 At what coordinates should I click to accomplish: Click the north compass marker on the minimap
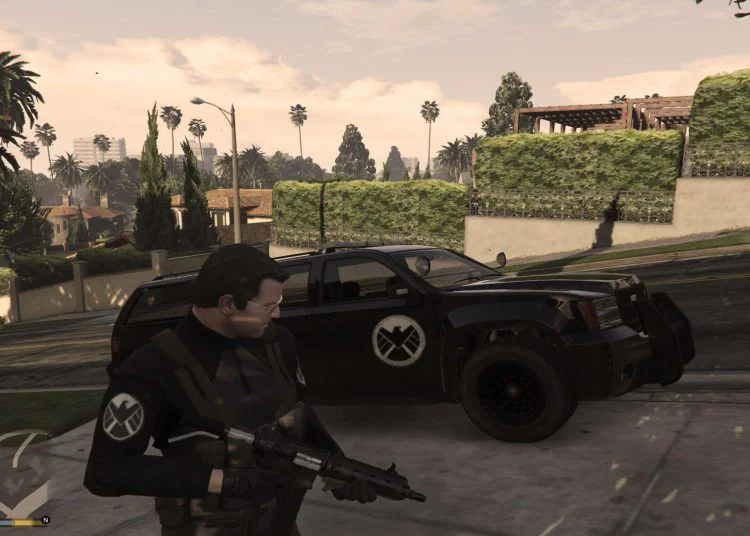click(x=44, y=520)
